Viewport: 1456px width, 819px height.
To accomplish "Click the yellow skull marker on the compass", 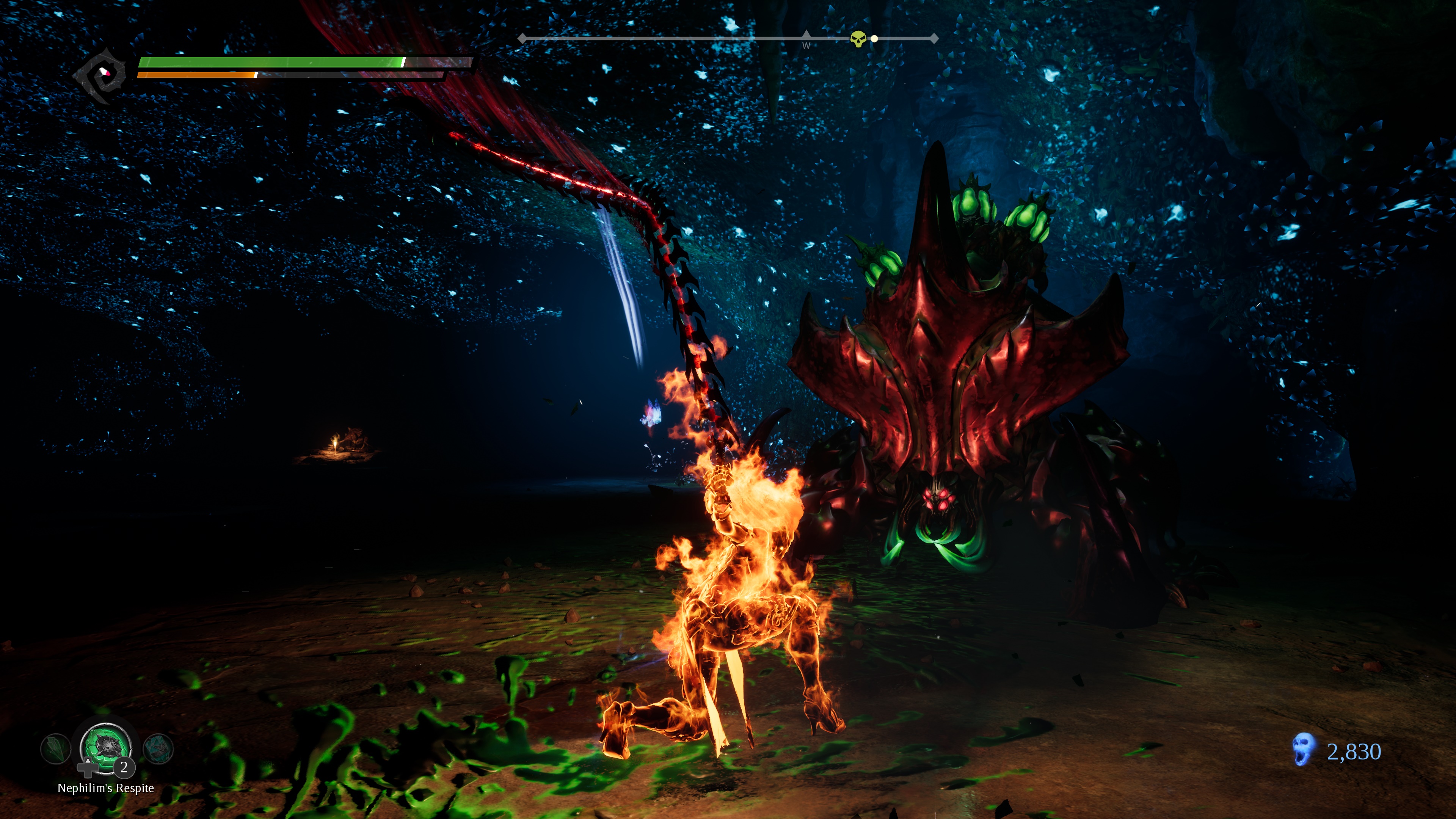I will coord(858,38).
